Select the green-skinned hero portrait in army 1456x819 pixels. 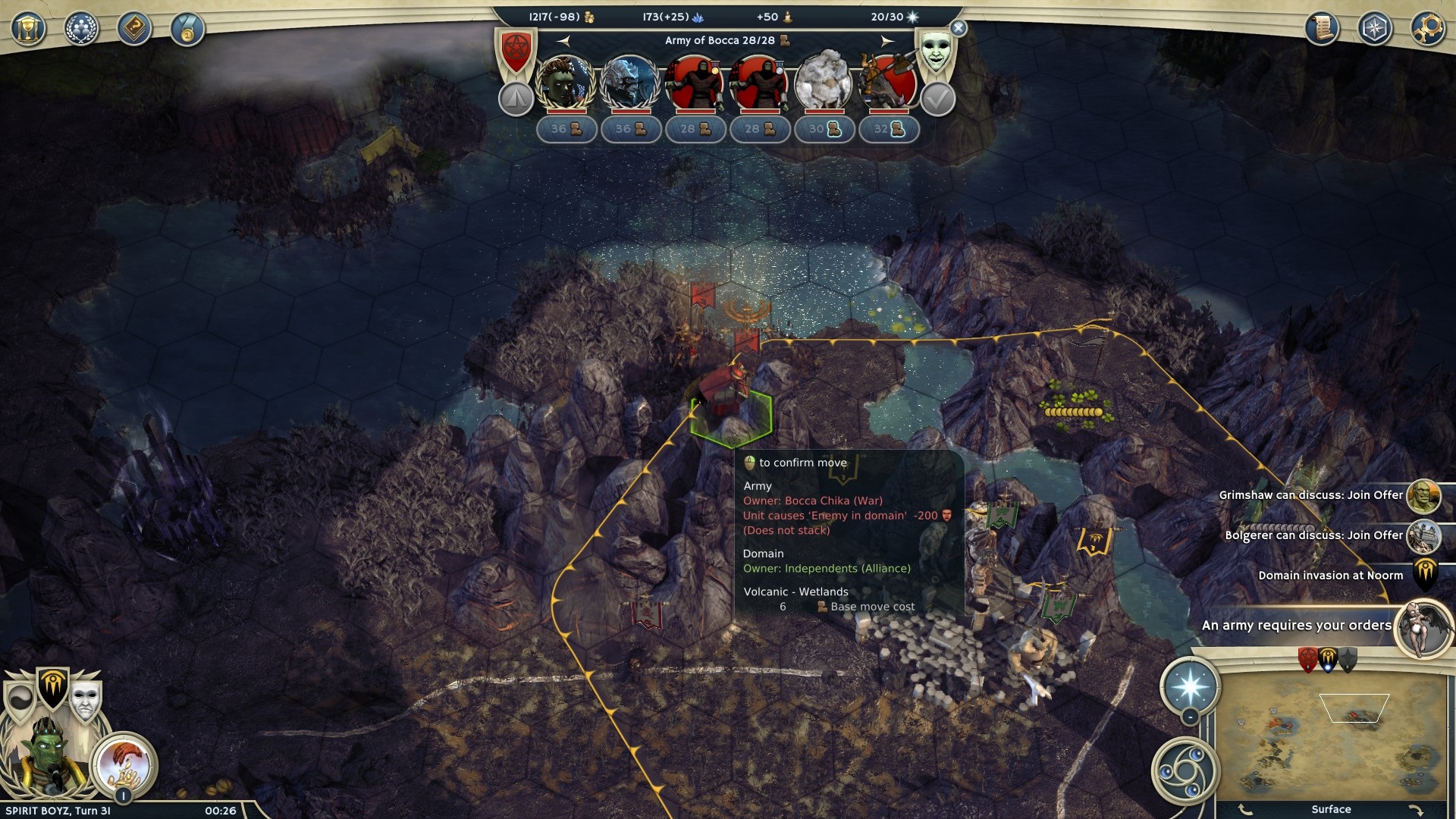(565, 82)
